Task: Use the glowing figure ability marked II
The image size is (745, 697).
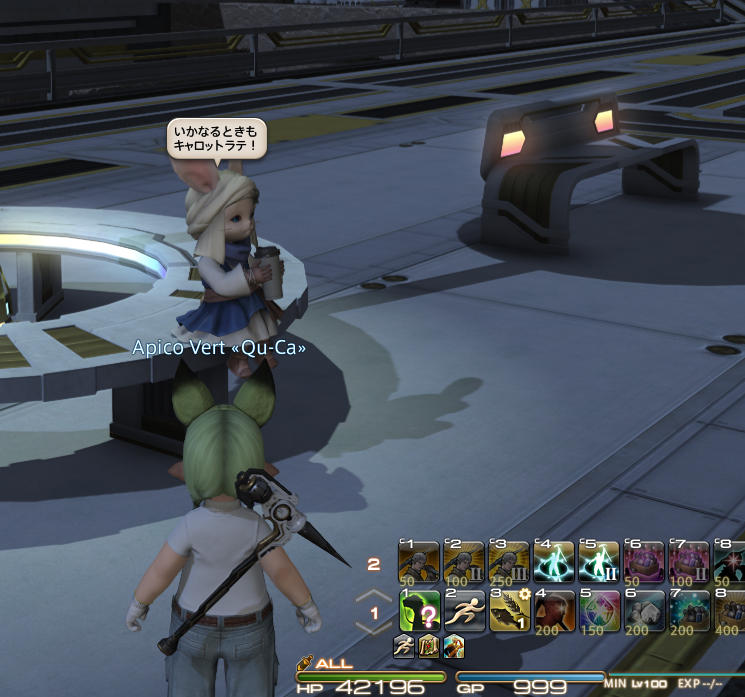Action: point(599,563)
